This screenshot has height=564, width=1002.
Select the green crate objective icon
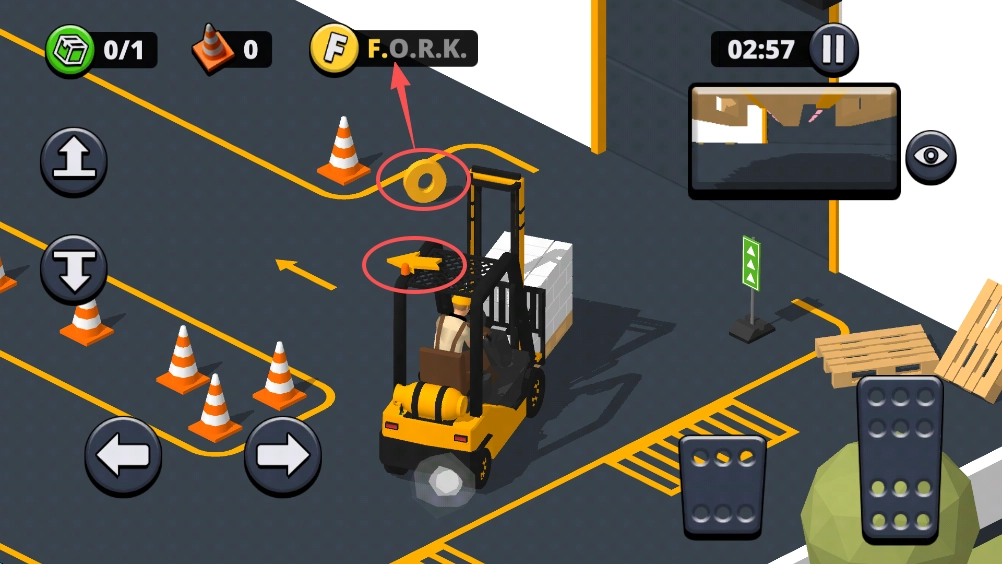click(70, 49)
